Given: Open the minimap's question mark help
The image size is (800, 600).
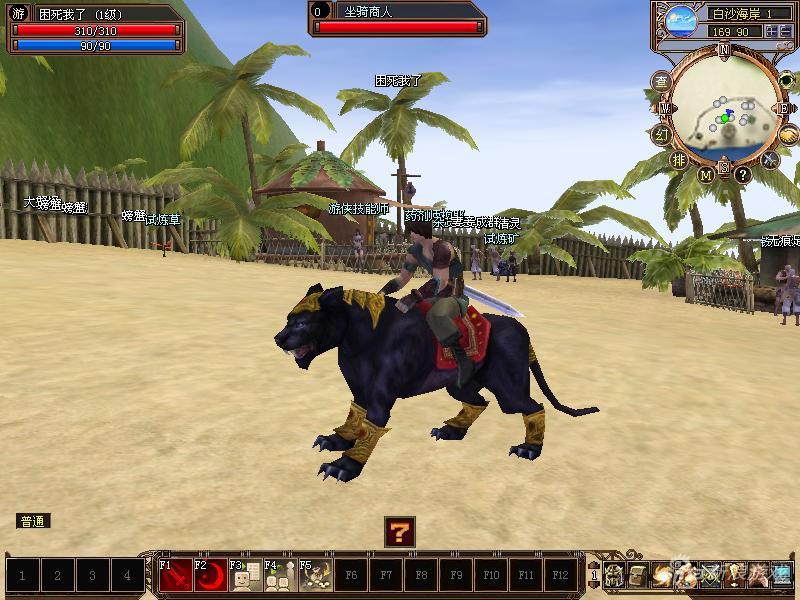Looking at the screenshot, I should (743, 174).
